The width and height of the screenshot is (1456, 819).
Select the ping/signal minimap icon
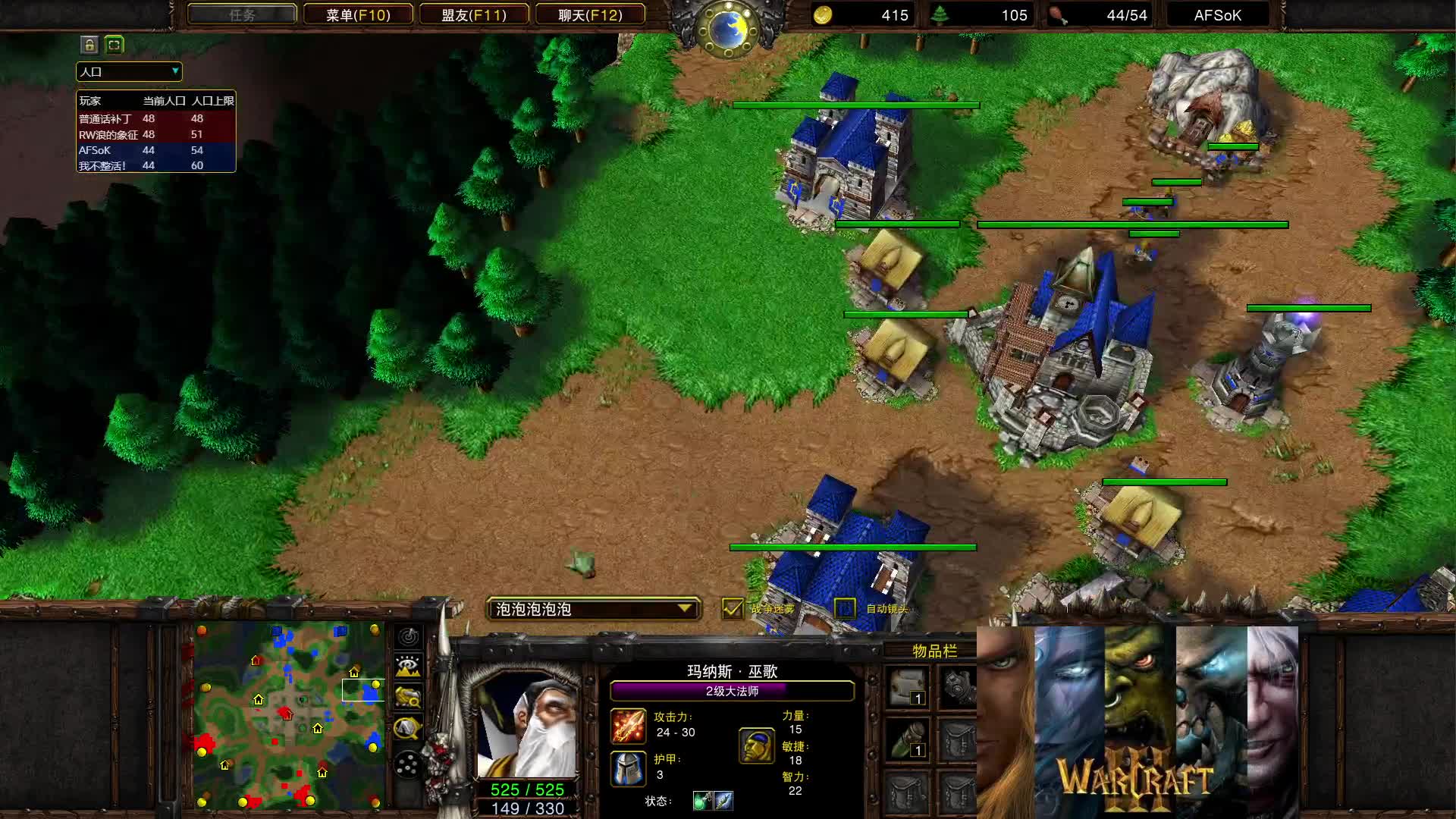(407, 638)
